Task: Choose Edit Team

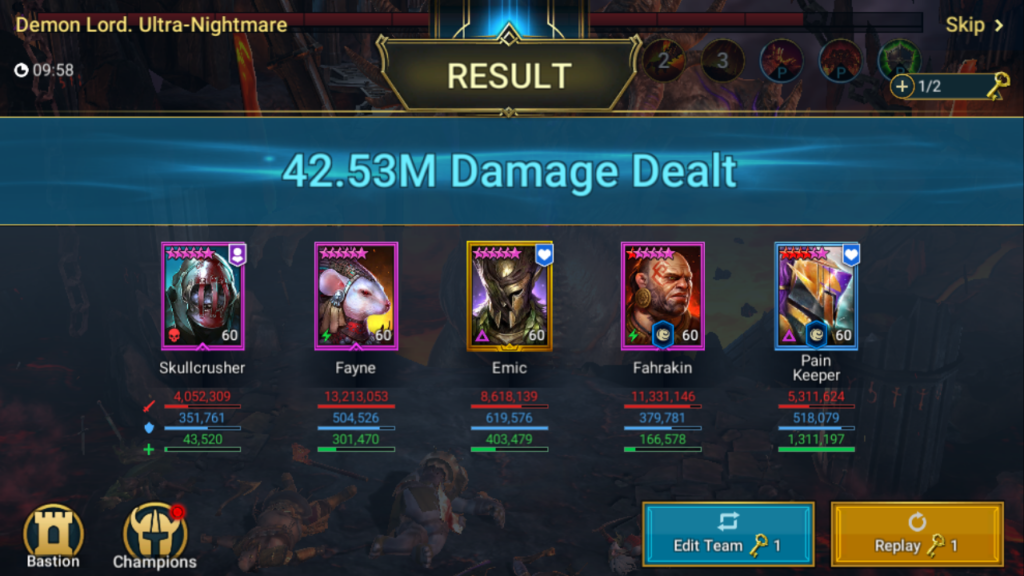Action: (727, 534)
